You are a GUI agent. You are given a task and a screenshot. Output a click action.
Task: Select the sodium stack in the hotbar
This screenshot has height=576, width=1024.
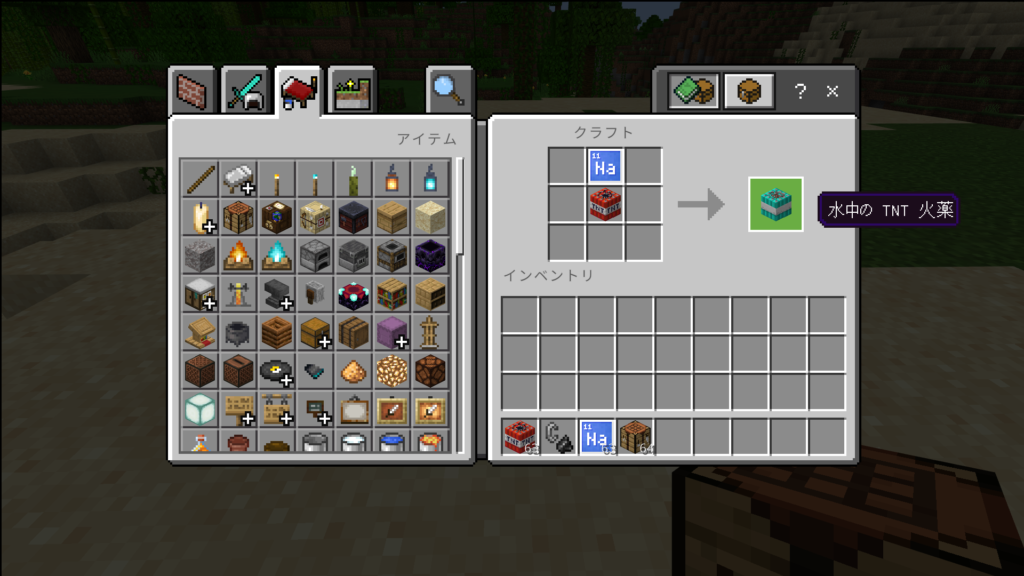tap(597, 437)
